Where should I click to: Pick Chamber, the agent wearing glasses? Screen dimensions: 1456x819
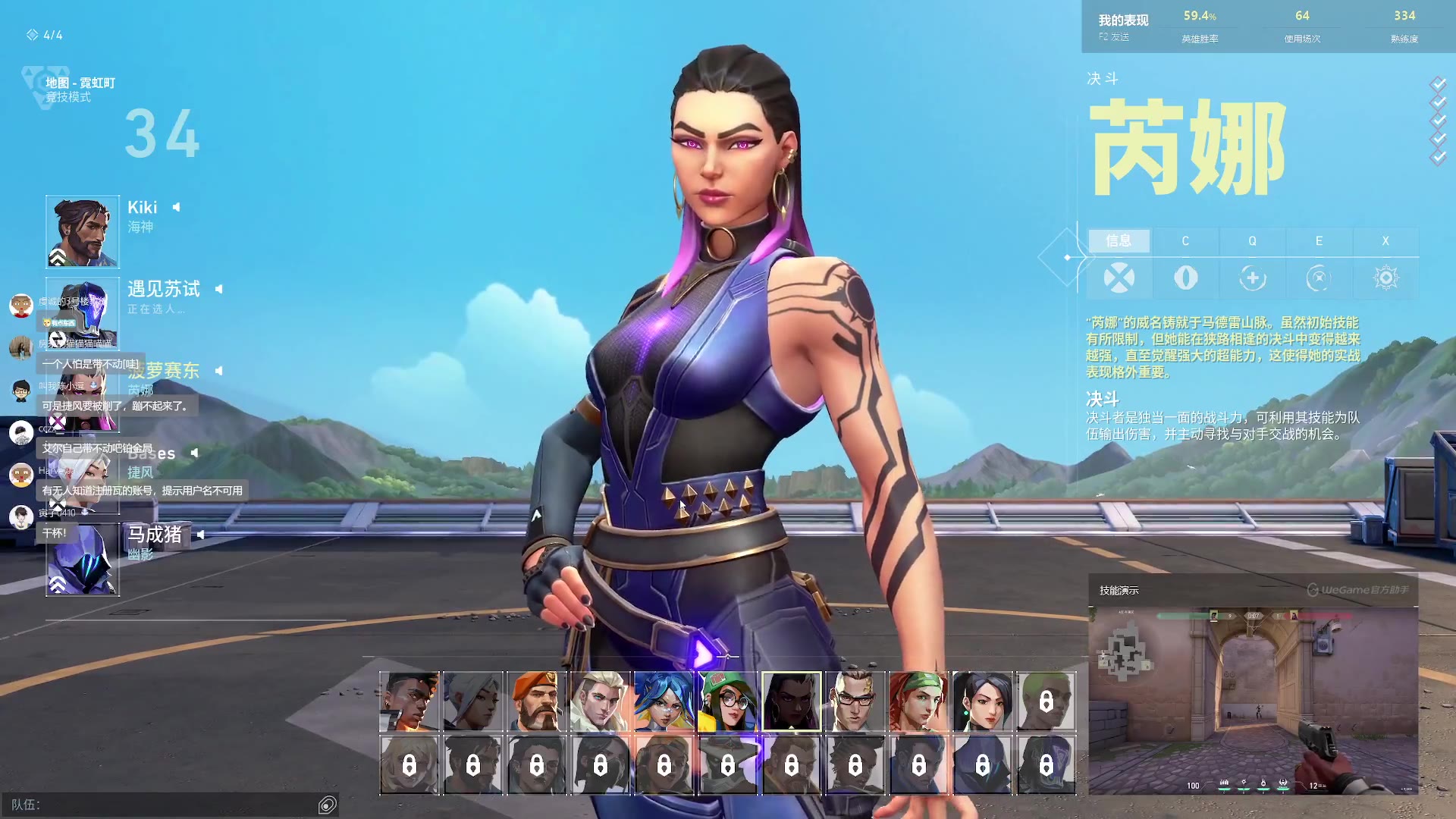pyautogui.click(x=855, y=701)
